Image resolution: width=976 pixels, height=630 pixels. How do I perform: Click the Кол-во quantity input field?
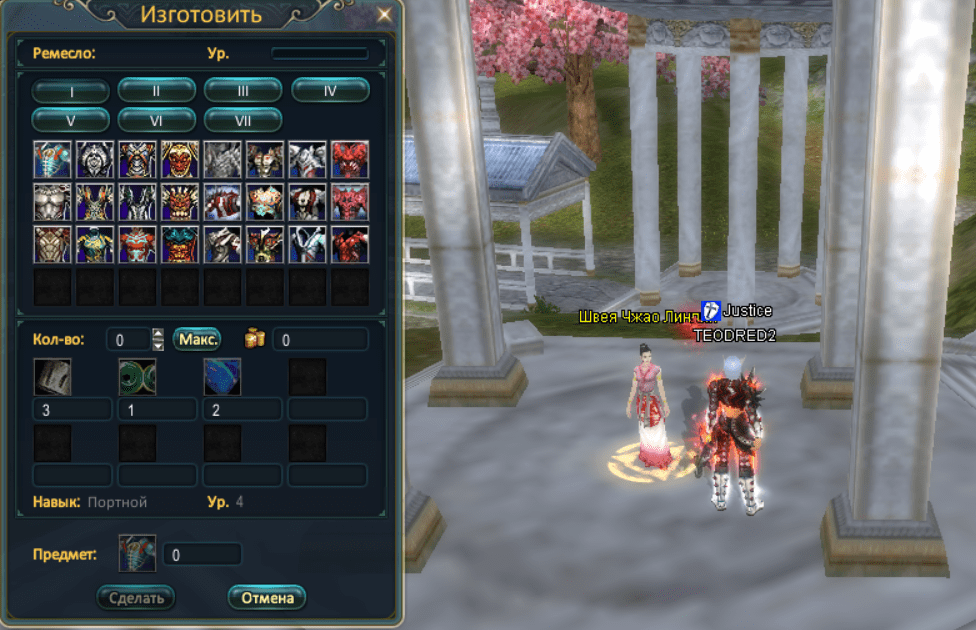(127, 339)
